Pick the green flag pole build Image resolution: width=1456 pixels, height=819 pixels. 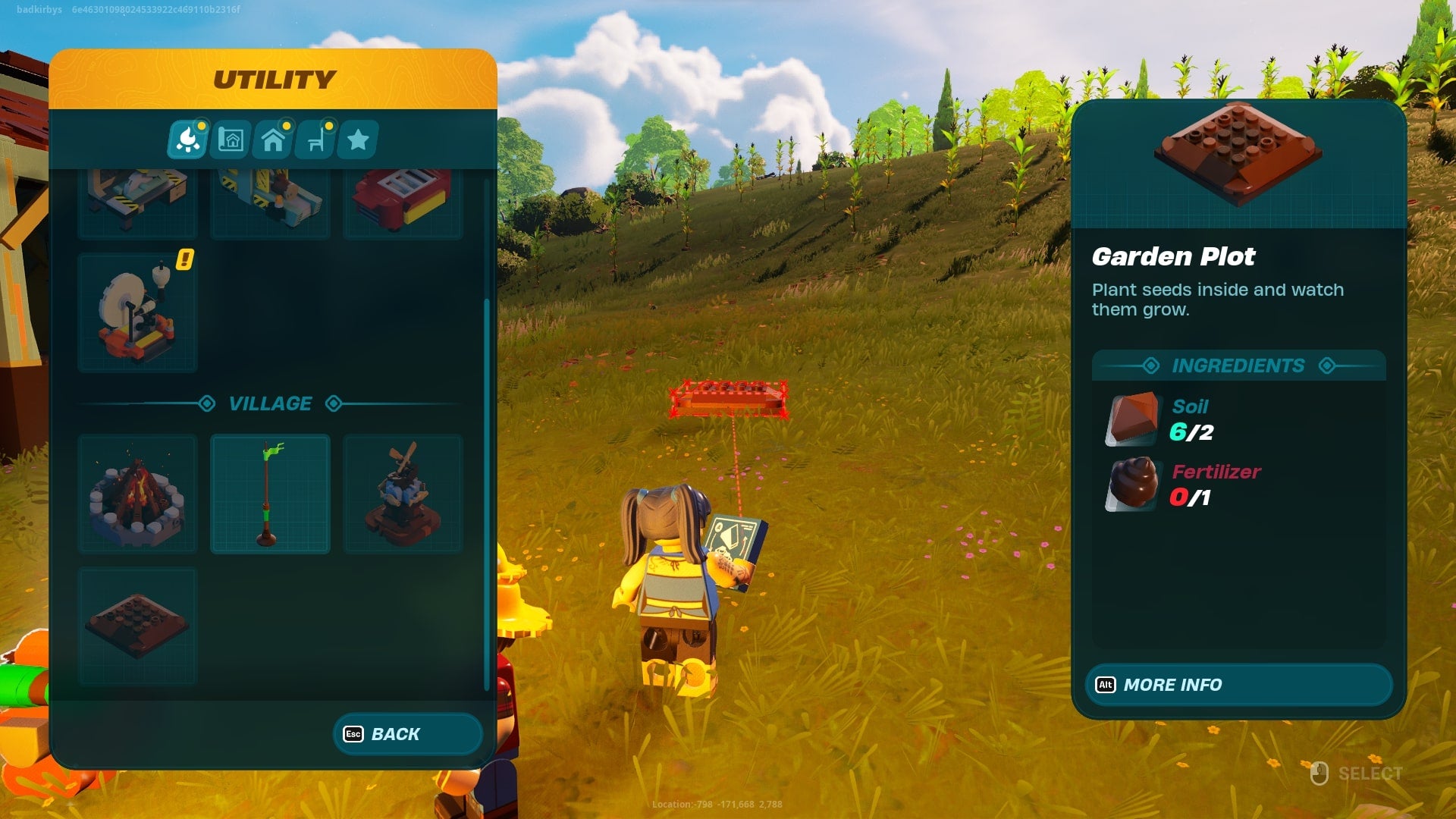[x=270, y=494]
